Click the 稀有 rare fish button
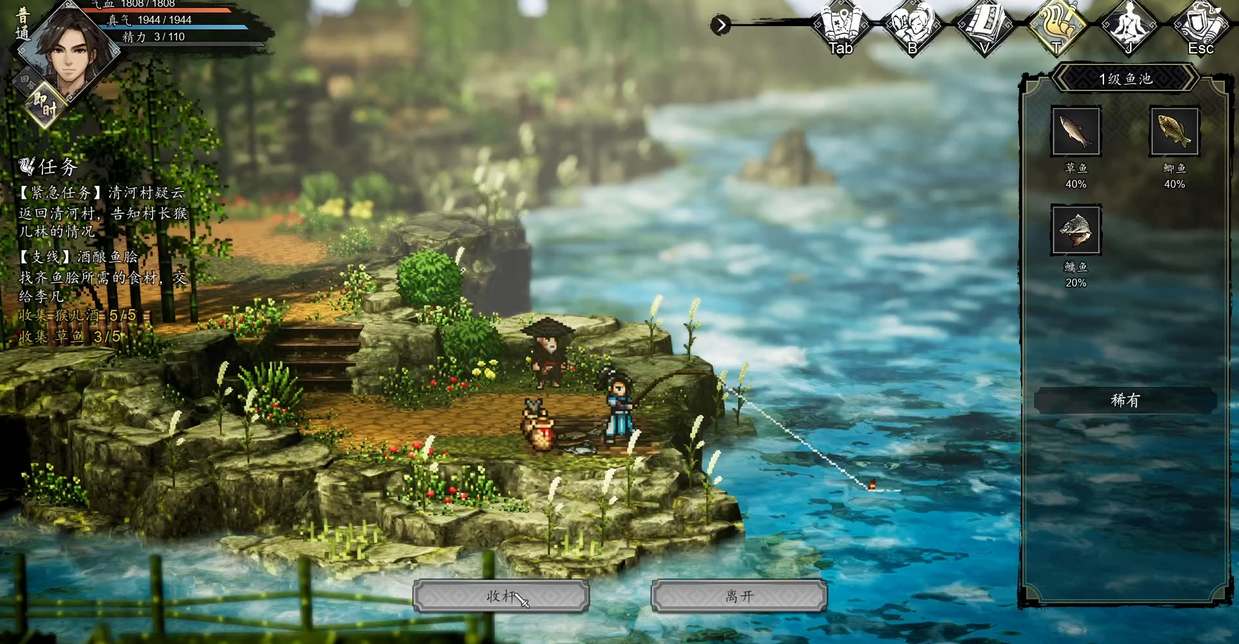 pos(1125,401)
